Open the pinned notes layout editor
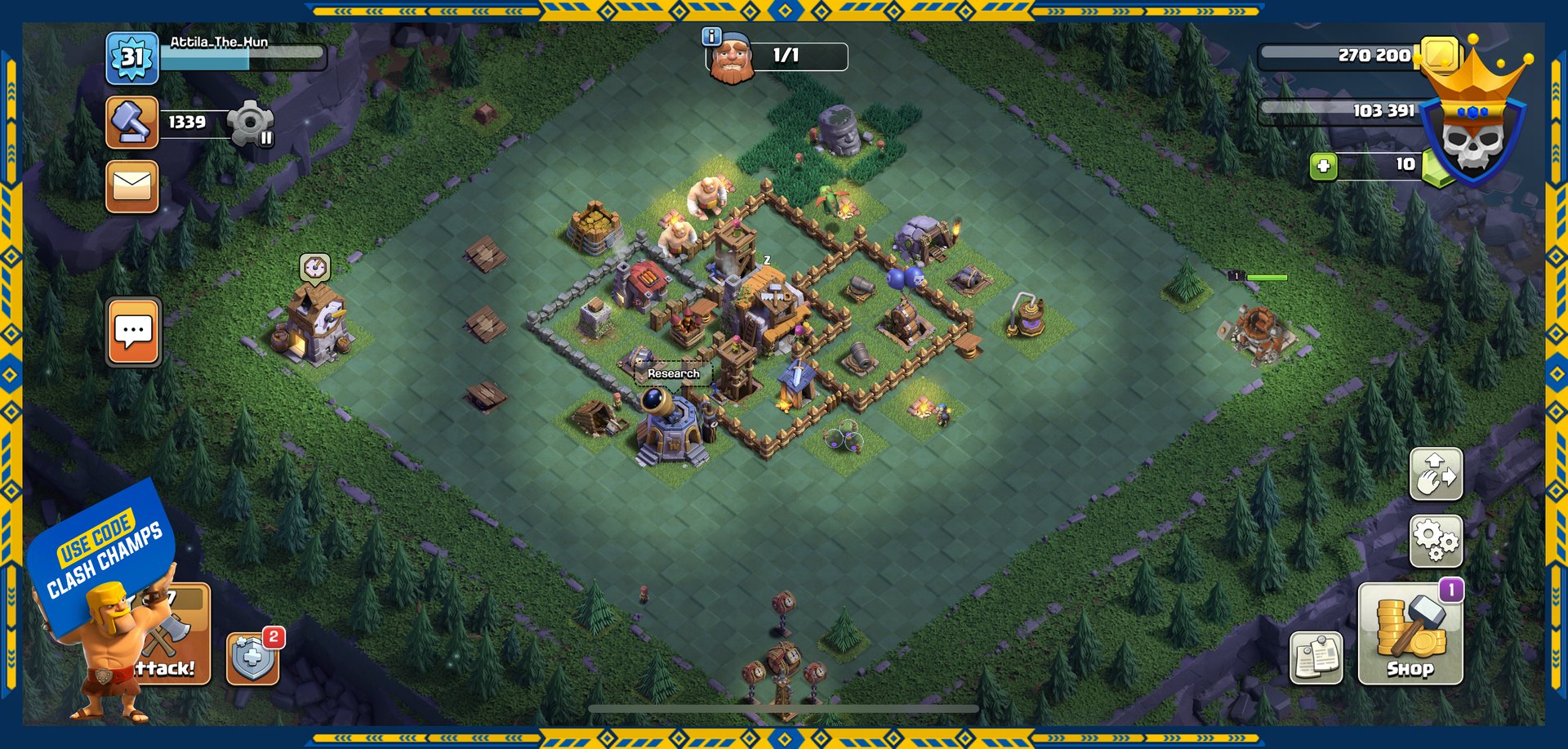The height and width of the screenshot is (749, 1568). (1316, 658)
